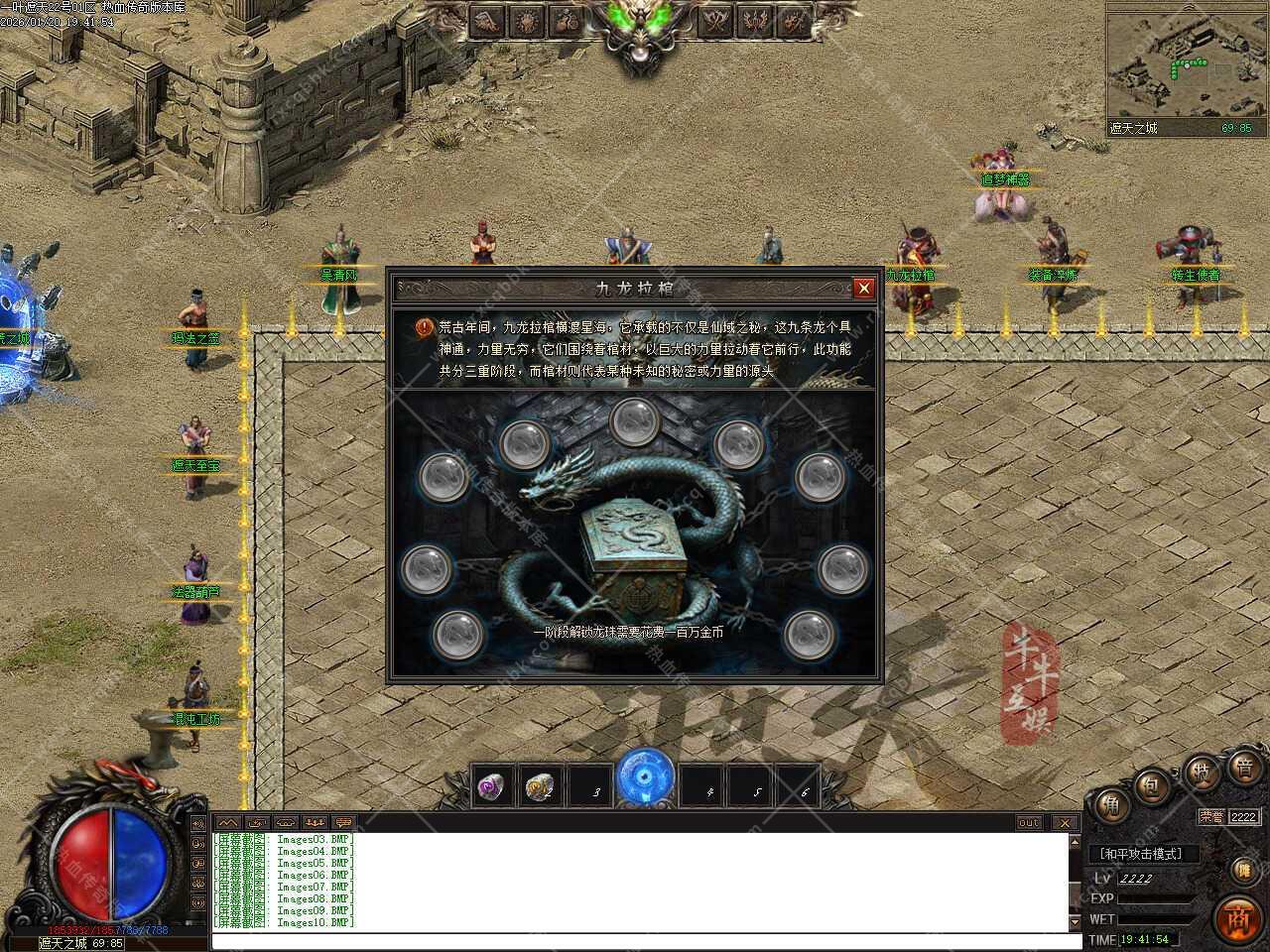Image resolution: width=1270 pixels, height=952 pixels.
Task: Close the 九龙拉棺 dialog window
Action: [x=863, y=289]
